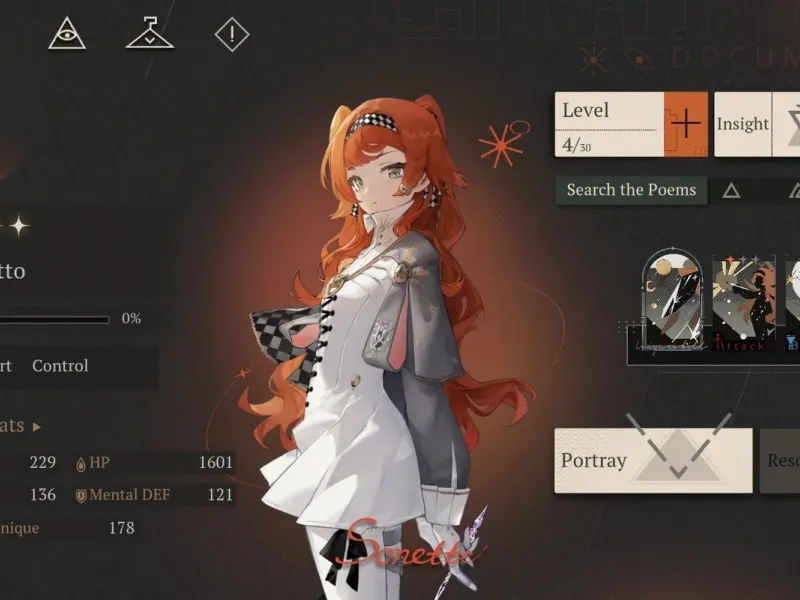
Task: Open the Insight panel
Action: 742,124
